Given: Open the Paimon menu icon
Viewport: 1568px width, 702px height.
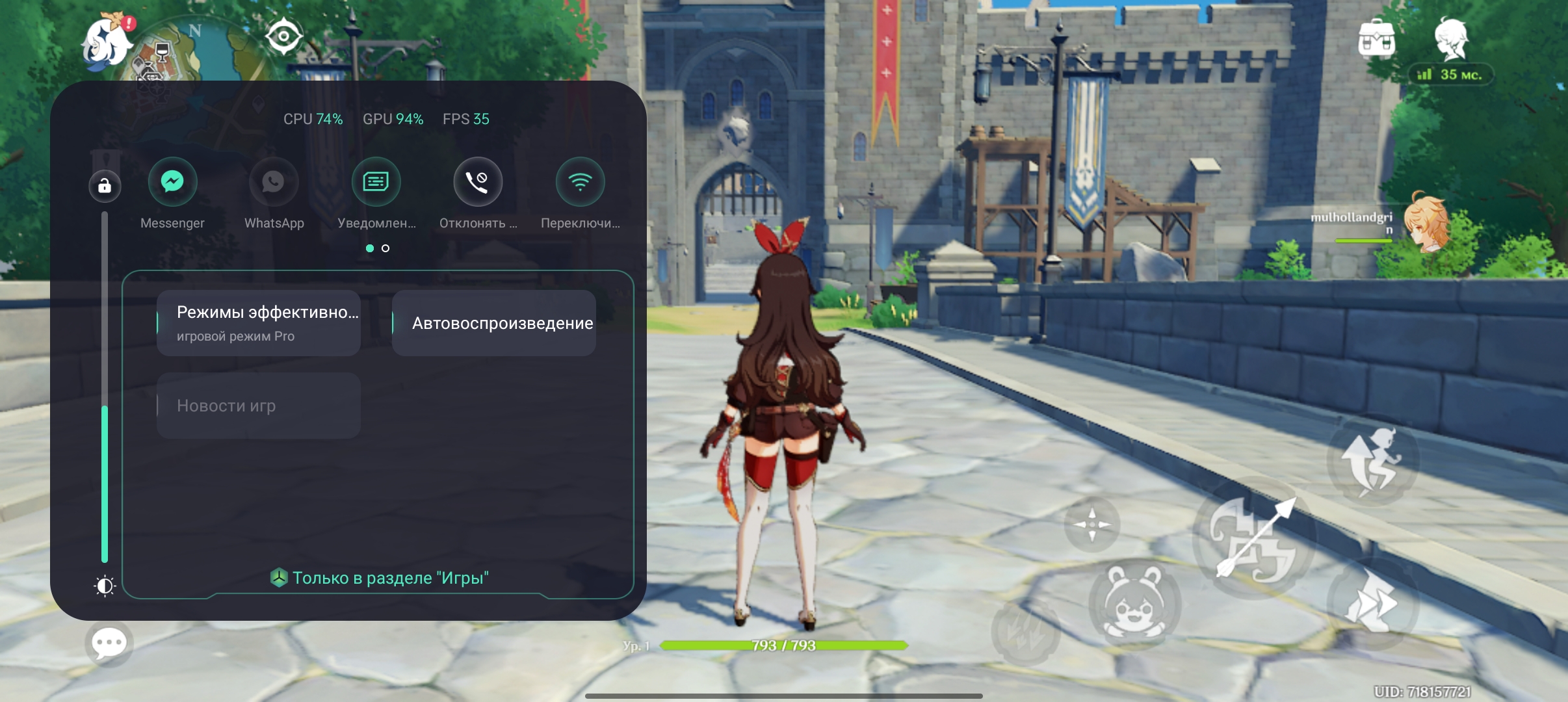Looking at the screenshot, I should pyautogui.click(x=107, y=42).
